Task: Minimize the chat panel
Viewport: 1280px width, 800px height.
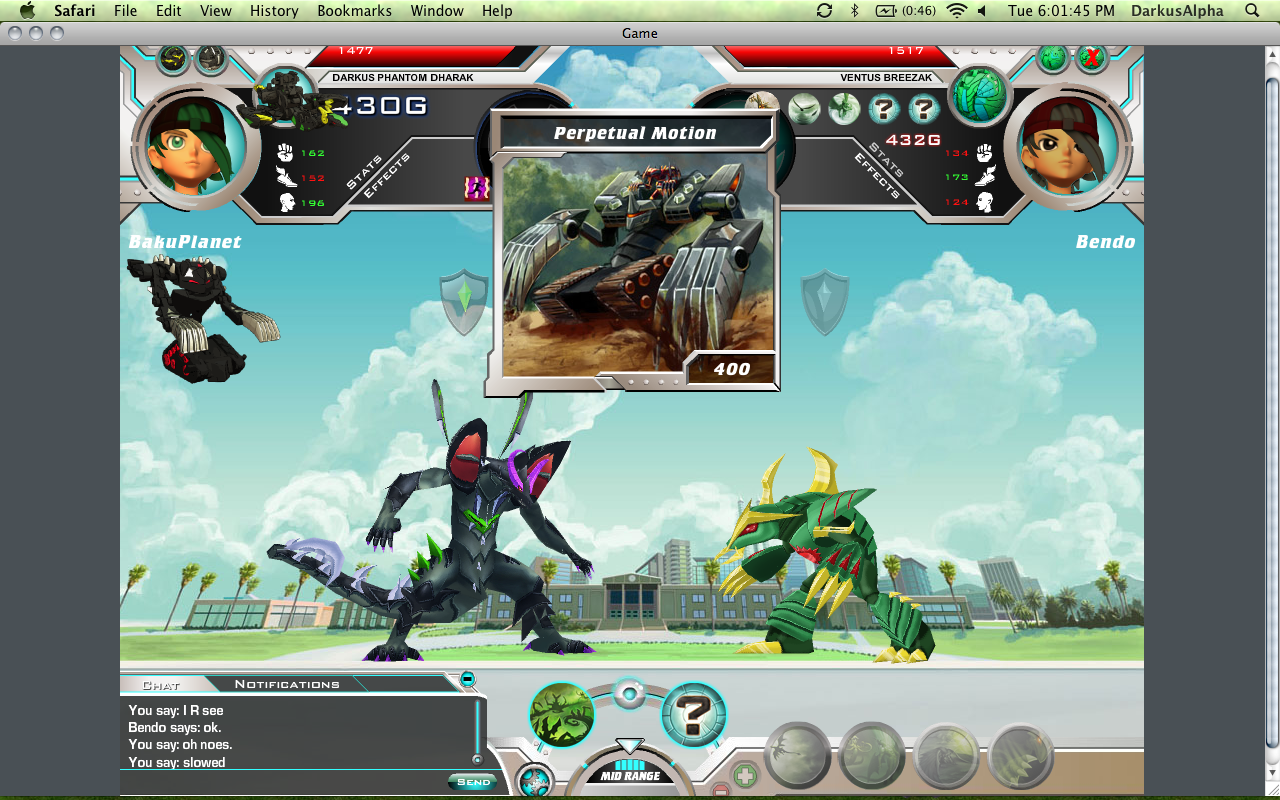Action: tap(467, 679)
